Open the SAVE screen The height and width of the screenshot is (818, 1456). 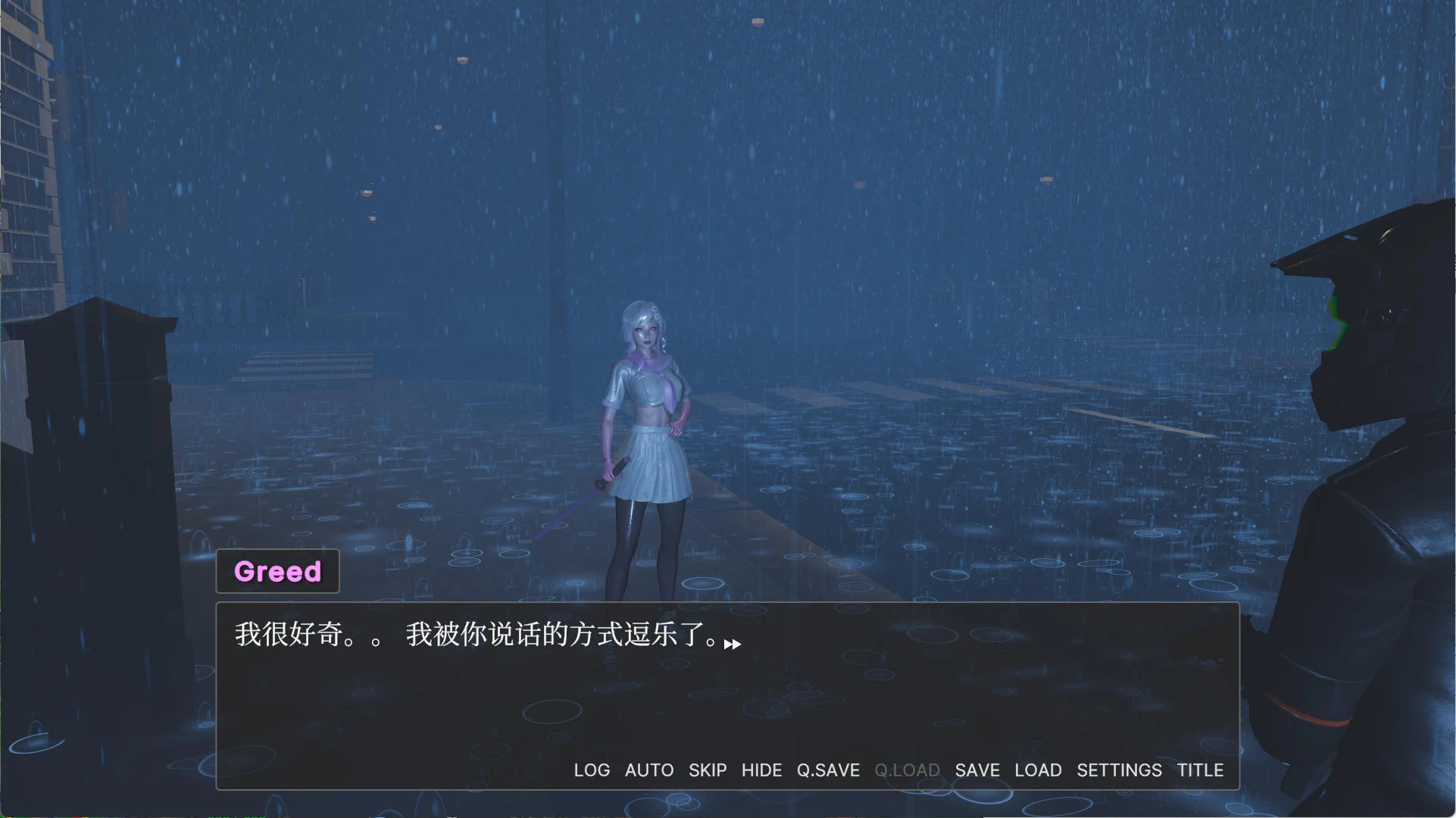976,770
